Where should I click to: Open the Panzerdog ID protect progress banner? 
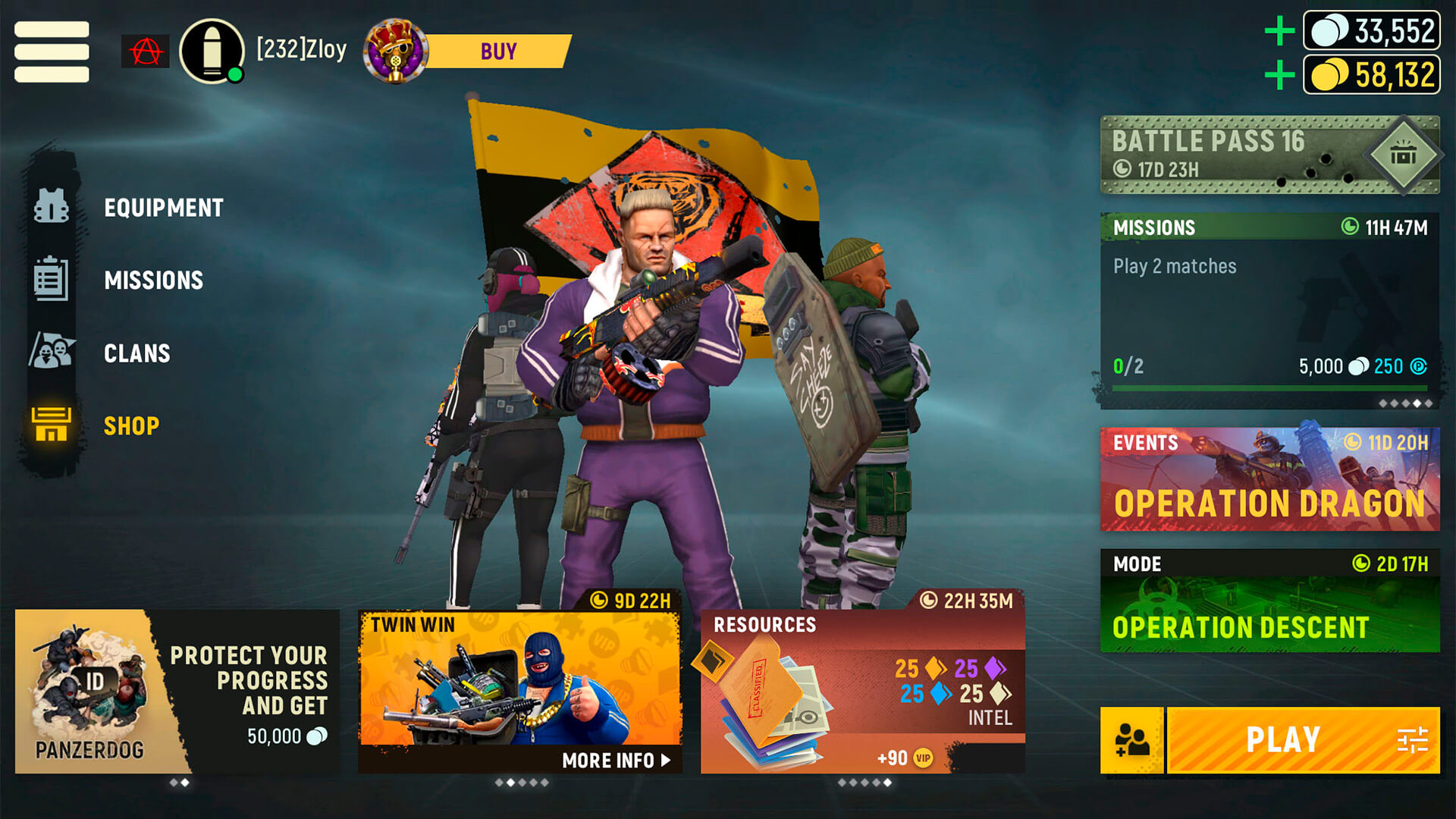pyautogui.click(x=177, y=692)
